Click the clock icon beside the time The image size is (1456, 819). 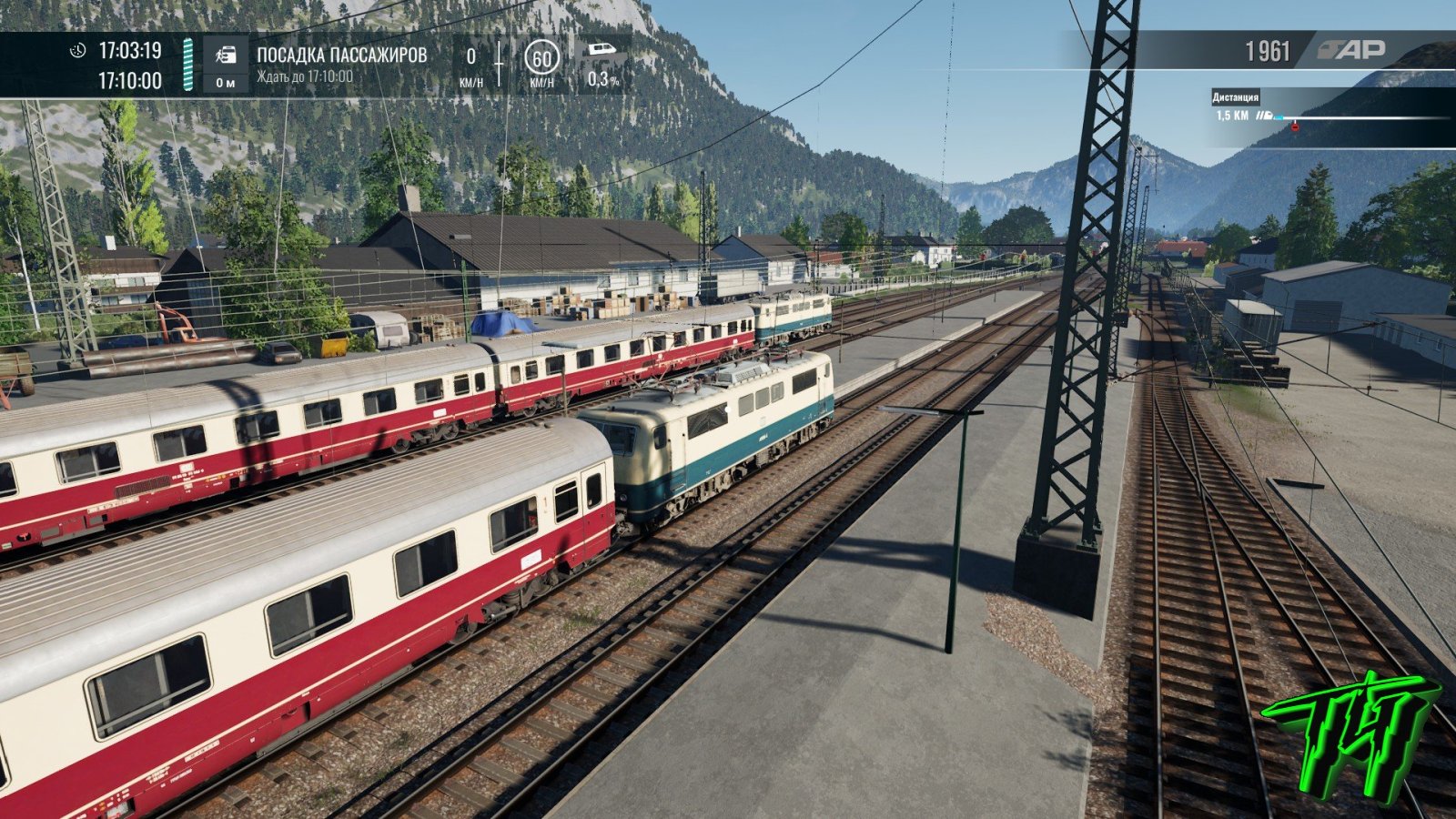(78, 50)
